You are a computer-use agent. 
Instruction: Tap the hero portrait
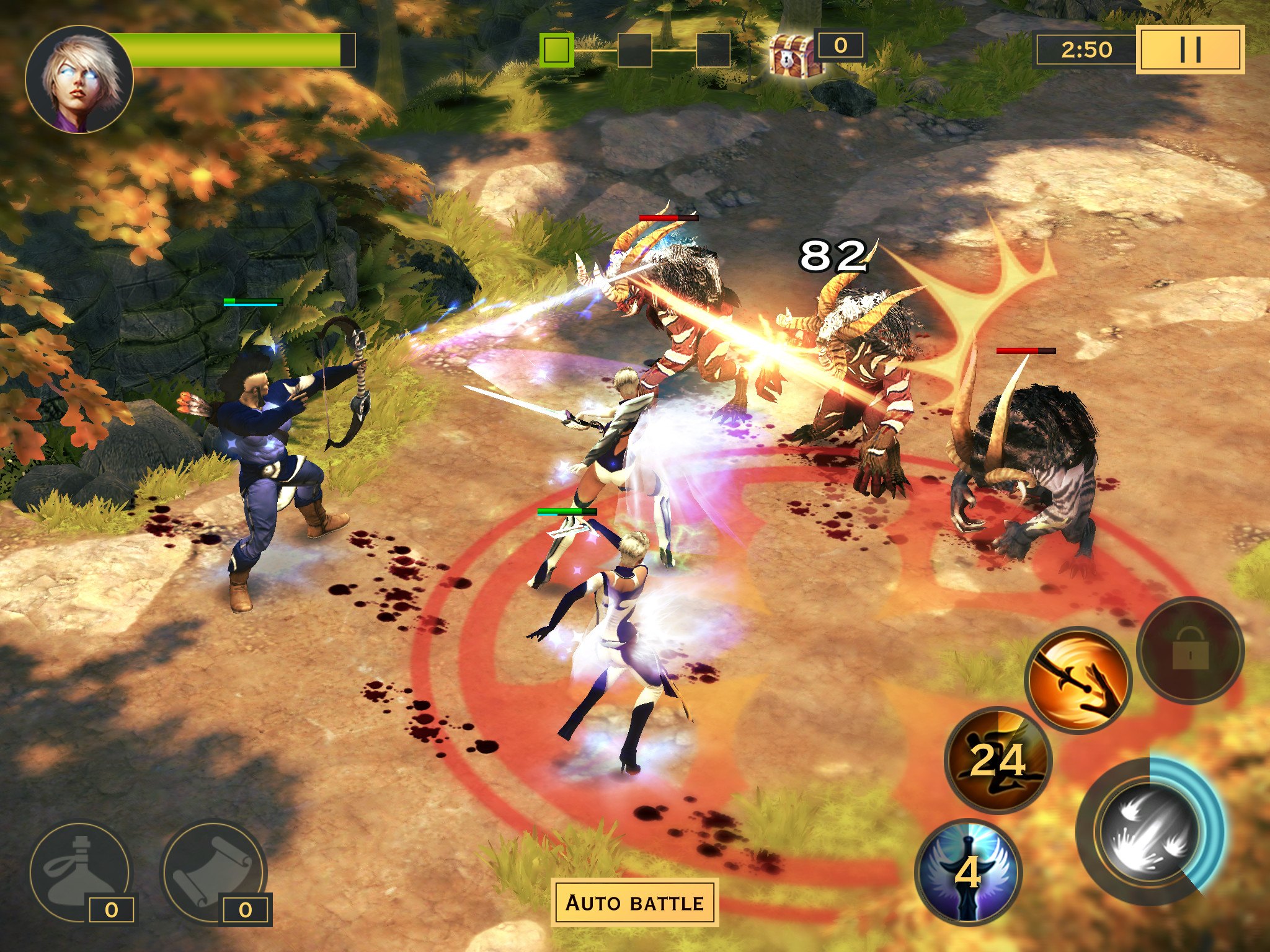pos(79,79)
